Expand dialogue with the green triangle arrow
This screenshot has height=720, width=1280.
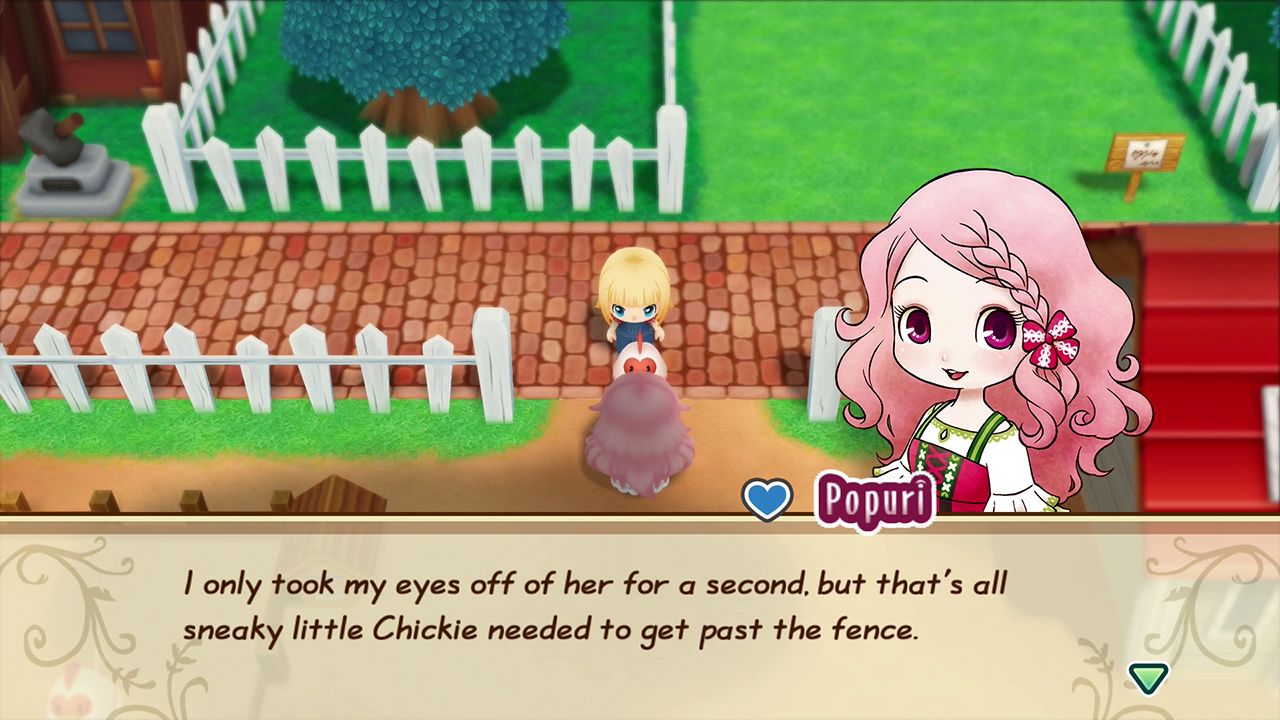coord(1149,677)
